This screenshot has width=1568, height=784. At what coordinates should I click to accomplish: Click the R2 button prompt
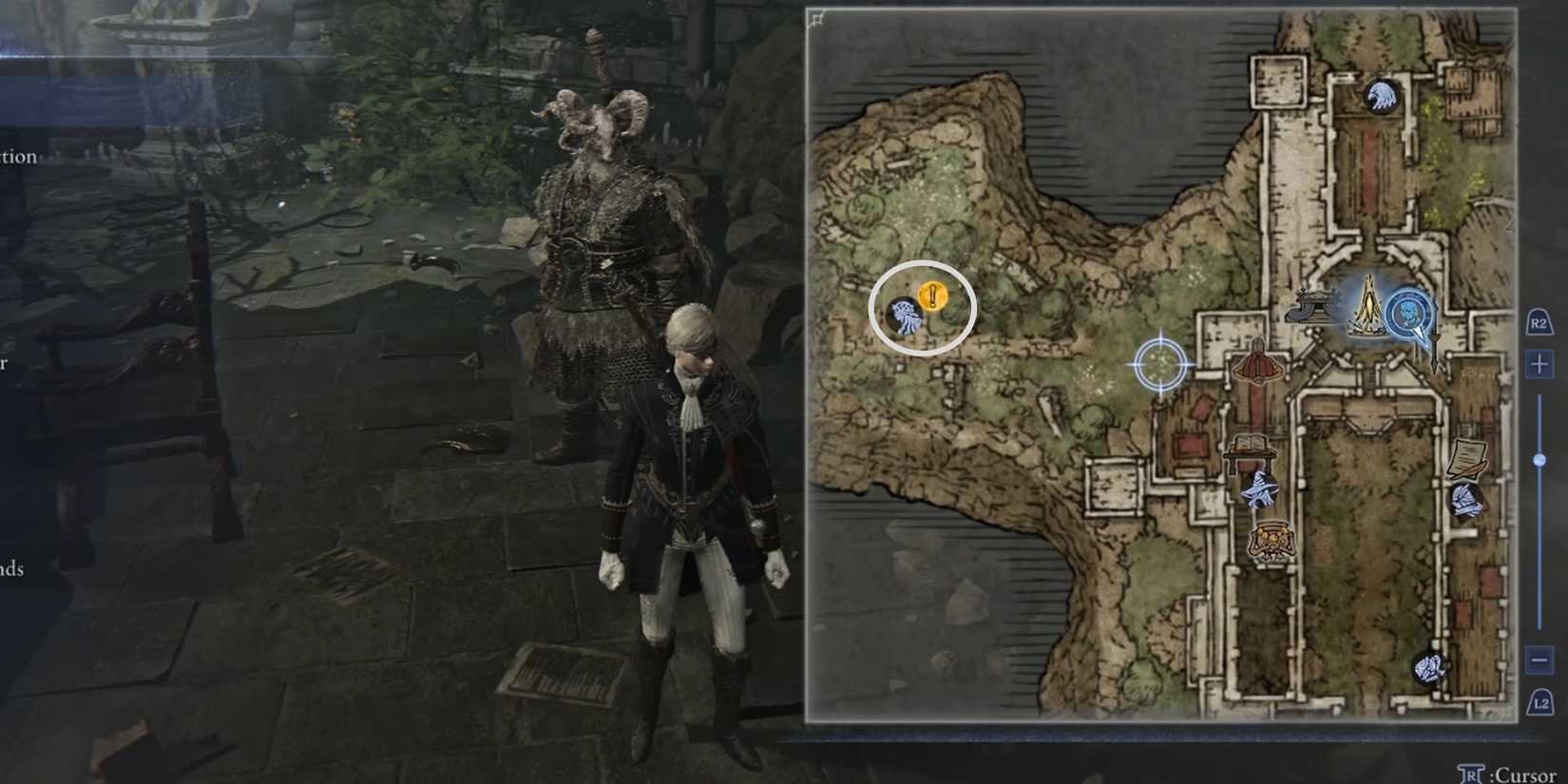pyautogui.click(x=1541, y=323)
